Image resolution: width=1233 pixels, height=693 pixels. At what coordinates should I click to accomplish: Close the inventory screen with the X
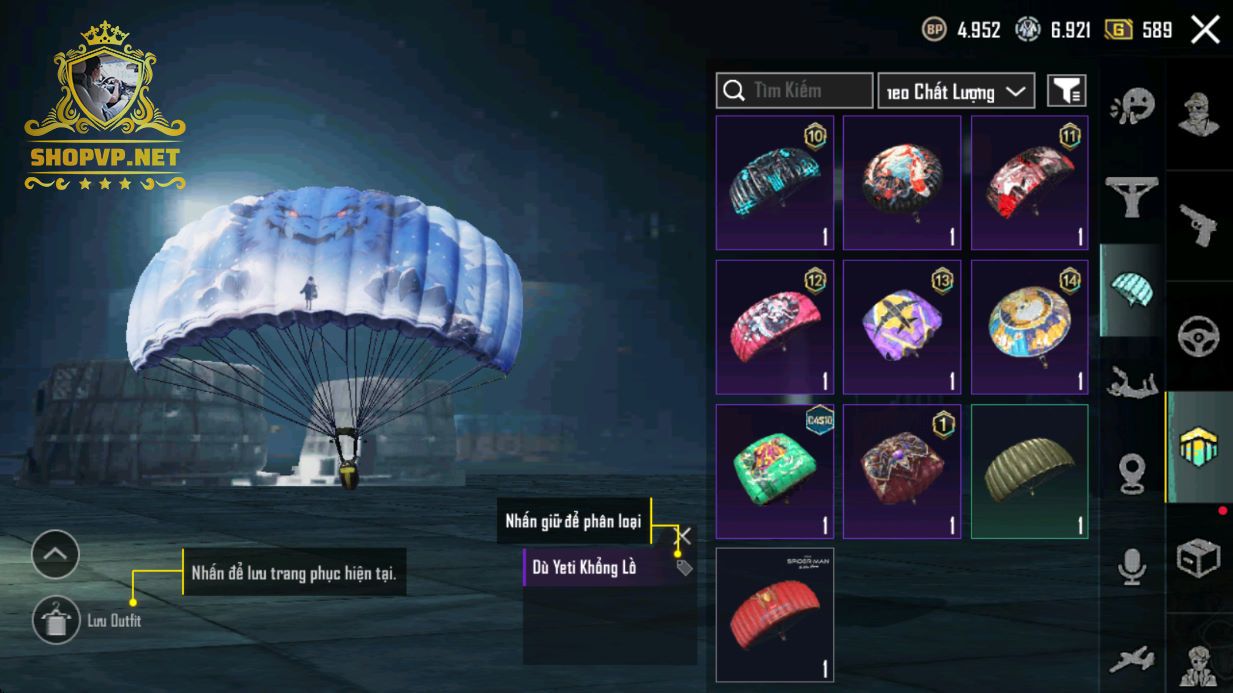[x=1205, y=30]
